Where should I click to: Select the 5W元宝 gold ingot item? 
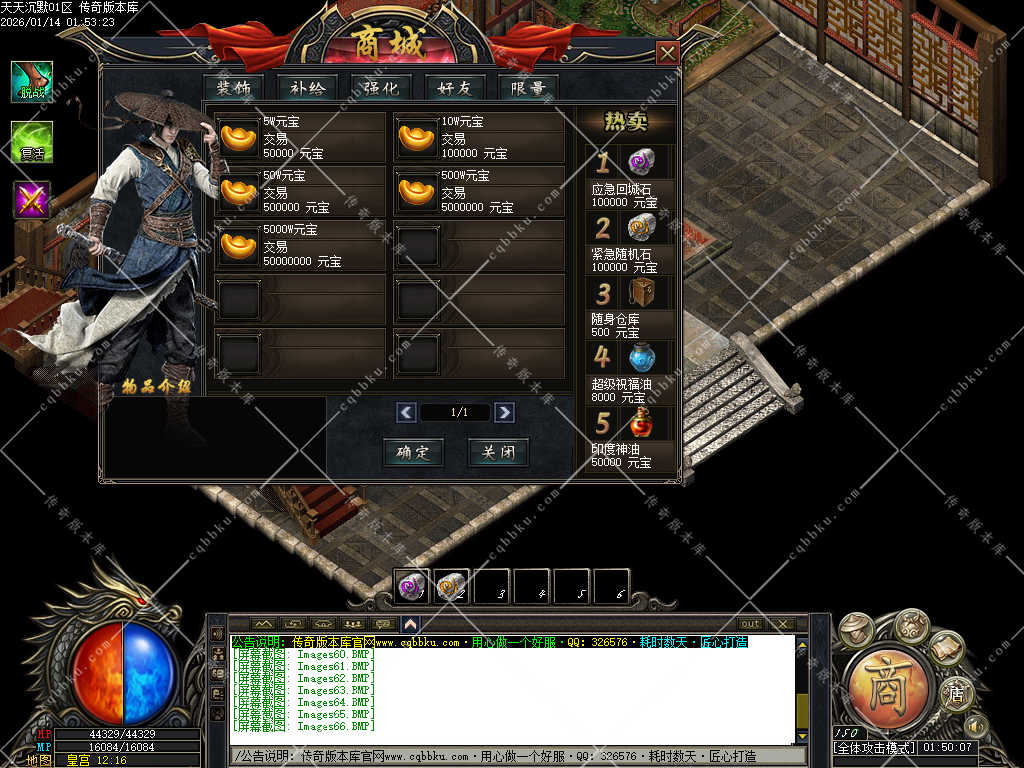(x=238, y=137)
